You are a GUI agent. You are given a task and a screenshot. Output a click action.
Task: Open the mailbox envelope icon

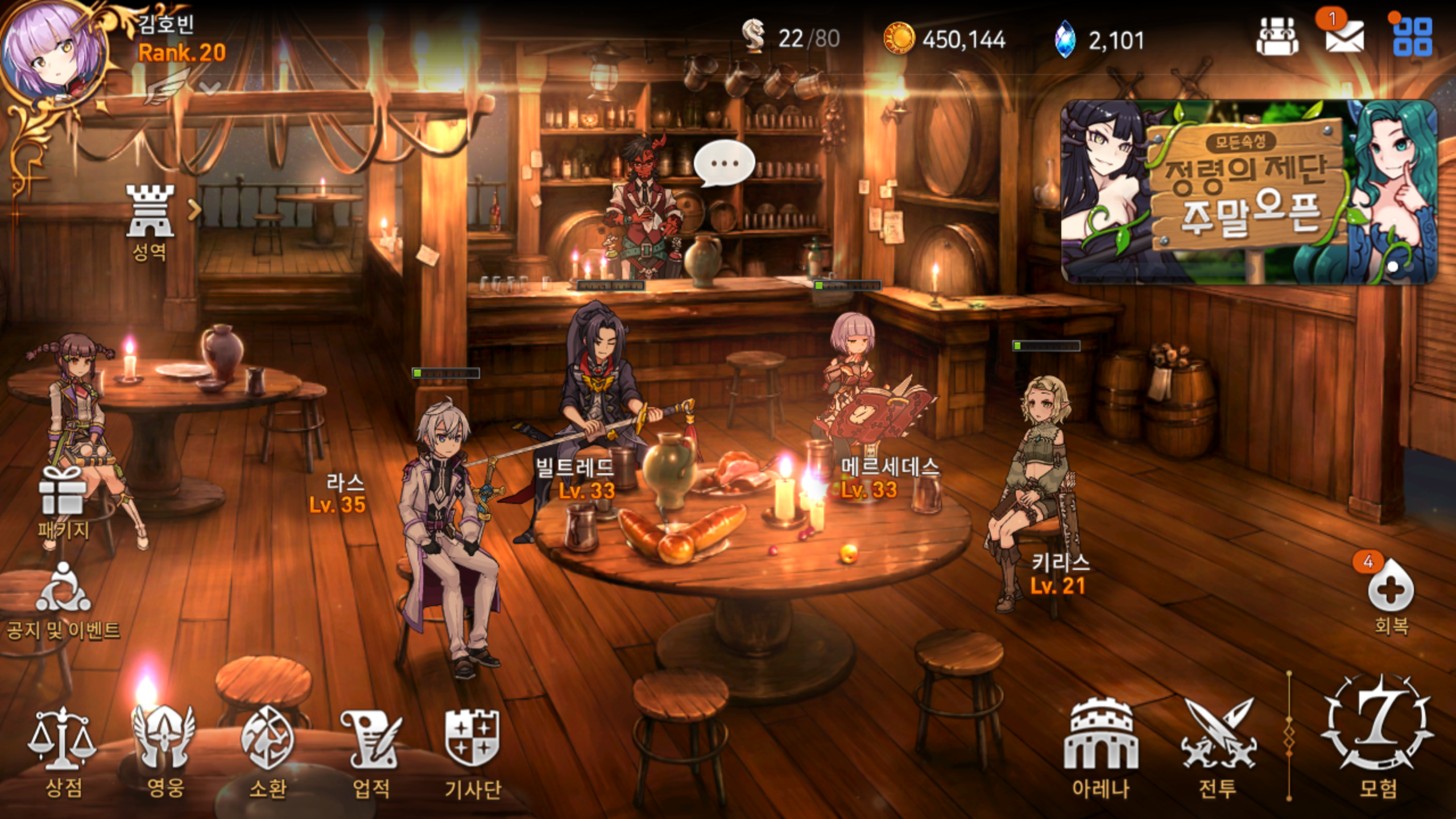click(x=1345, y=37)
